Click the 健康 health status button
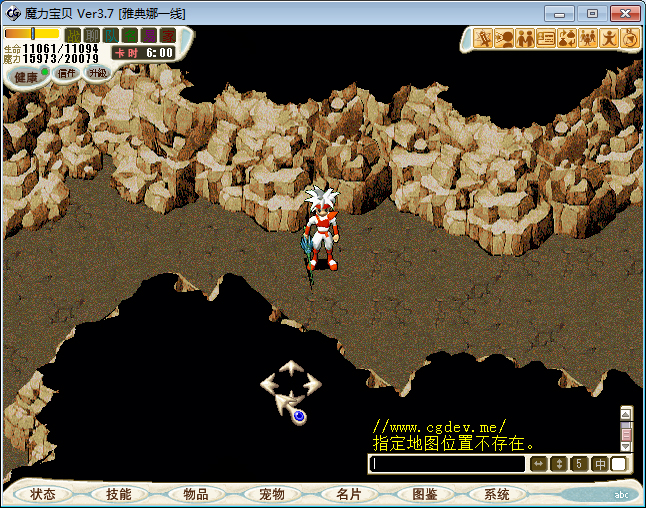The width and height of the screenshot is (646, 508). (x=27, y=77)
